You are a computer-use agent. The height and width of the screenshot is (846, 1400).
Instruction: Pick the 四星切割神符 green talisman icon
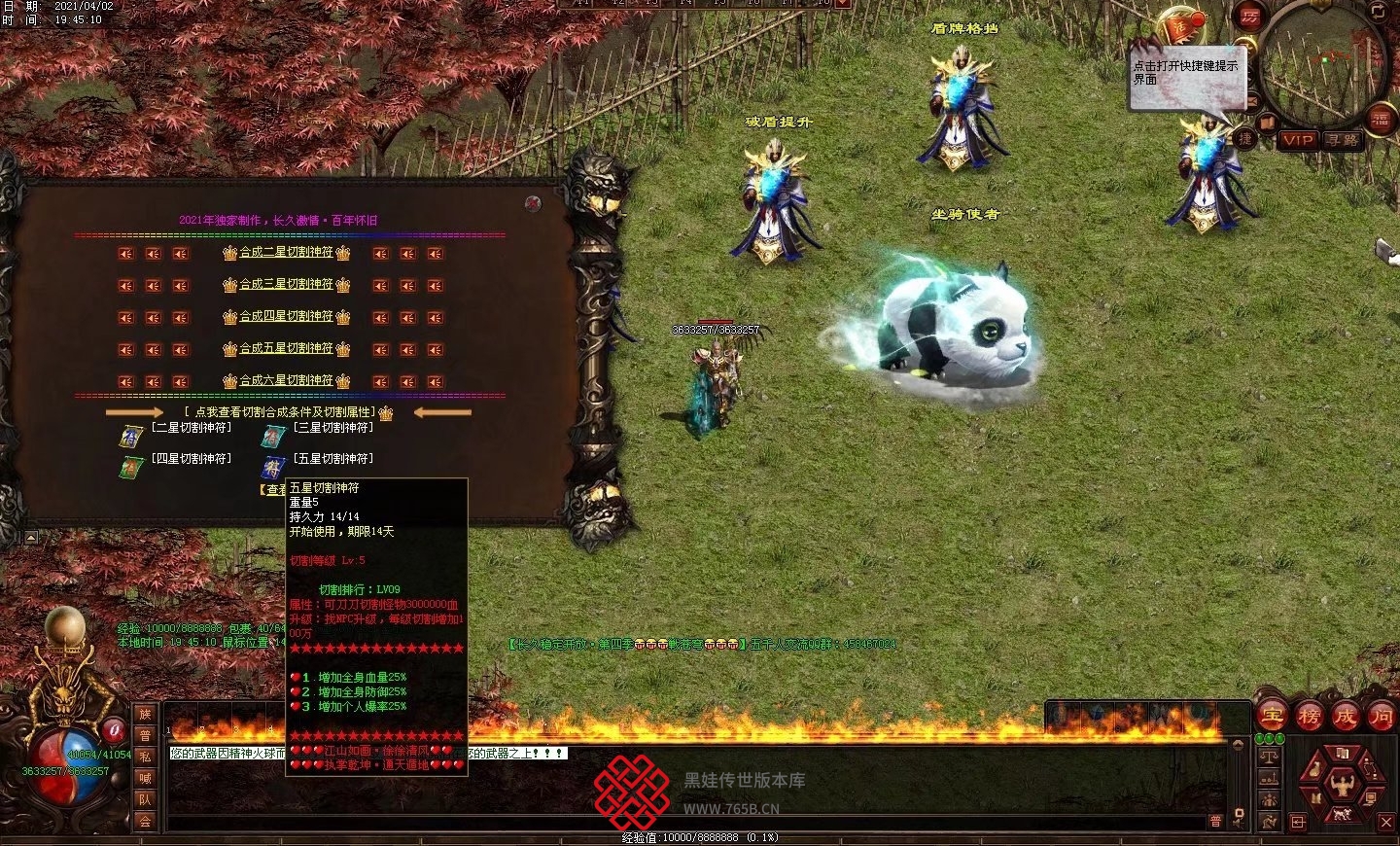click(131, 468)
